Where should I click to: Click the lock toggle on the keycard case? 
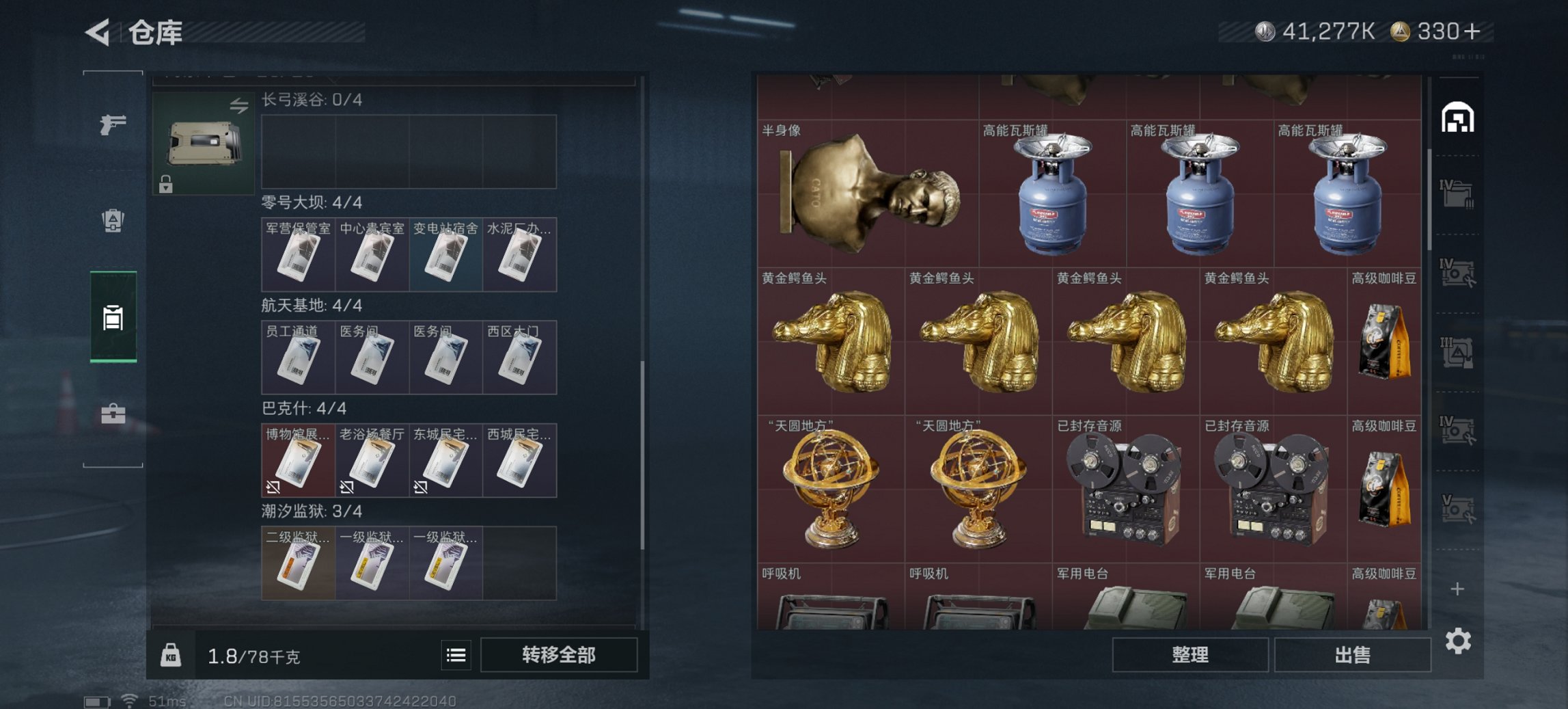tap(165, 185)
